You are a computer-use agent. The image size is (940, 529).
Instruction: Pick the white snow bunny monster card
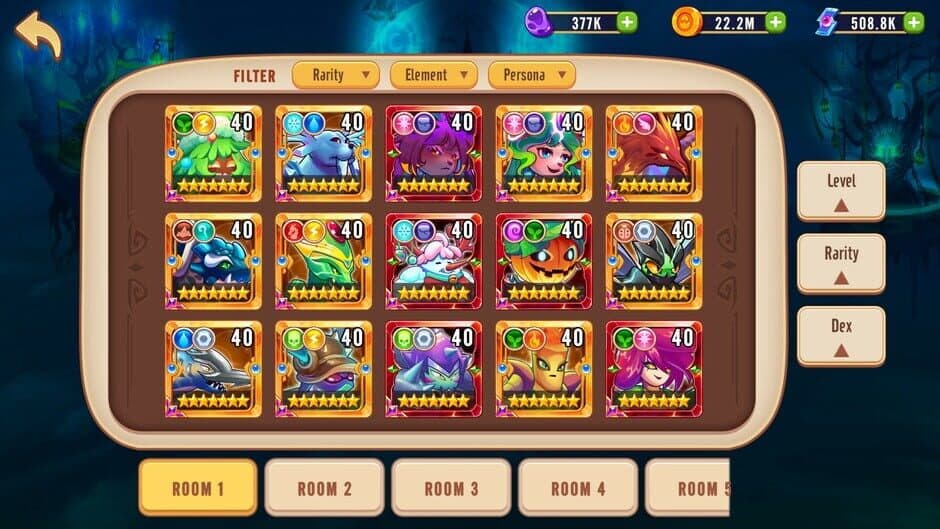click(x=434, y=262)
